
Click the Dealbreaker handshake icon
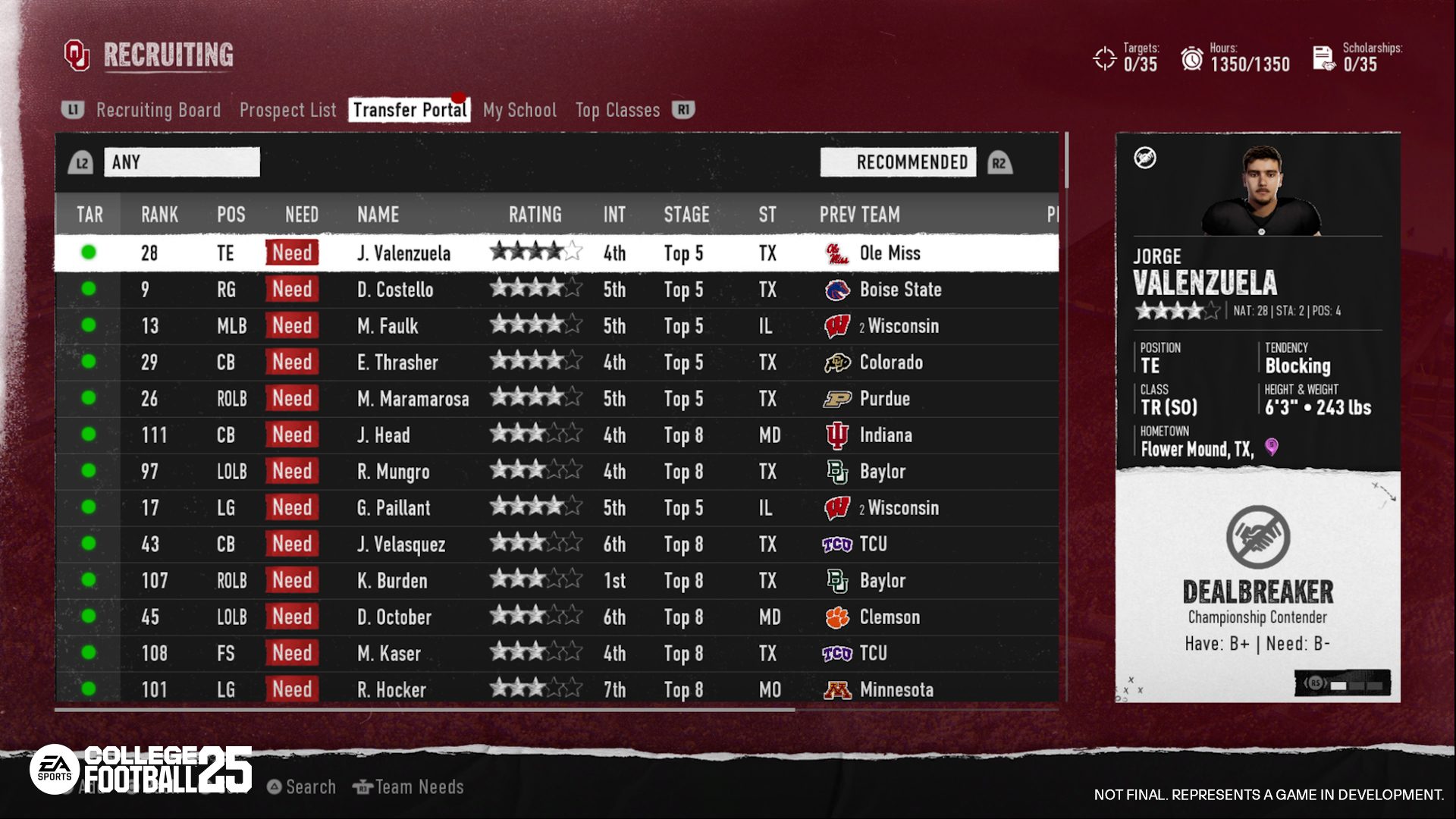1259,539
